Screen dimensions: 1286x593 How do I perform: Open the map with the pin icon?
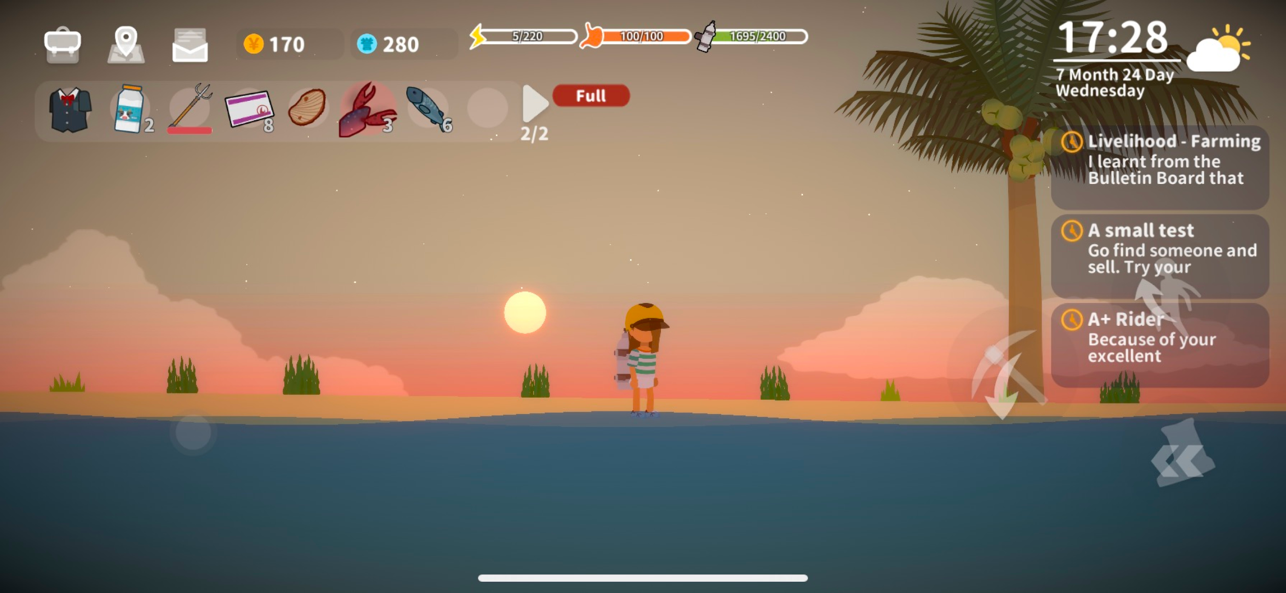[126, 44]
